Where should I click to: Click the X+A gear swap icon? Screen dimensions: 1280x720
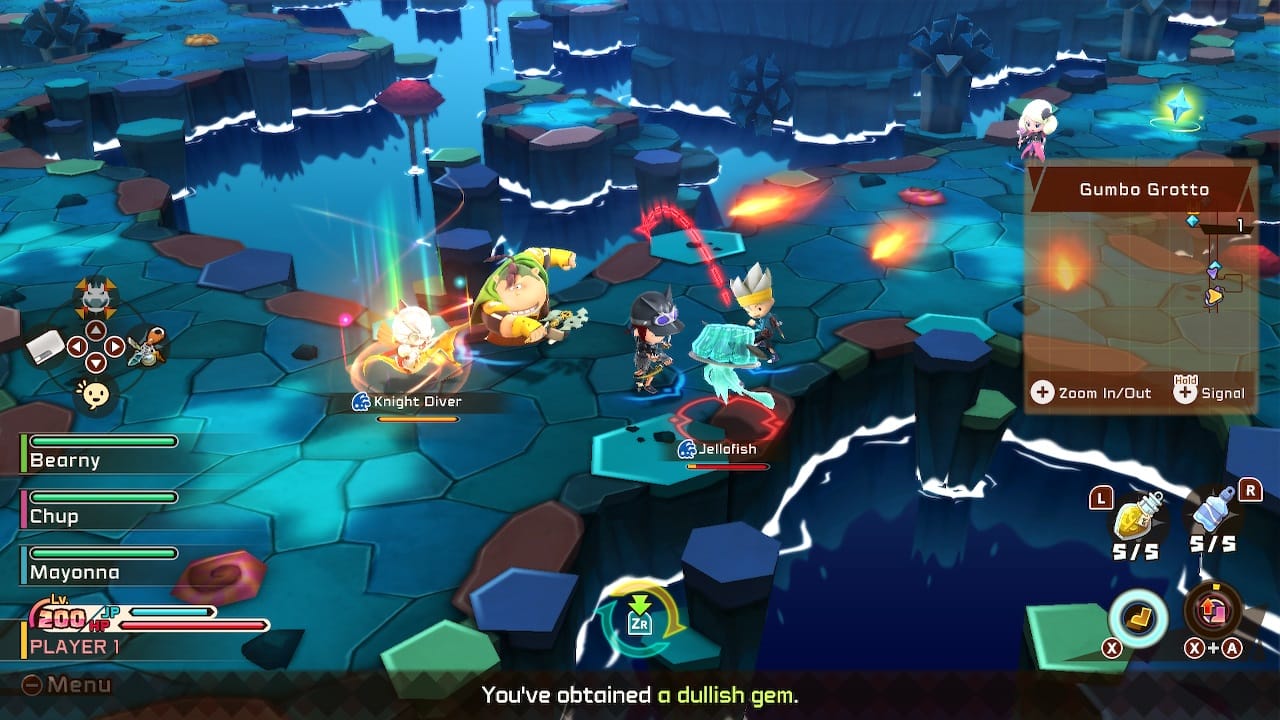(x=1213, y=608)
